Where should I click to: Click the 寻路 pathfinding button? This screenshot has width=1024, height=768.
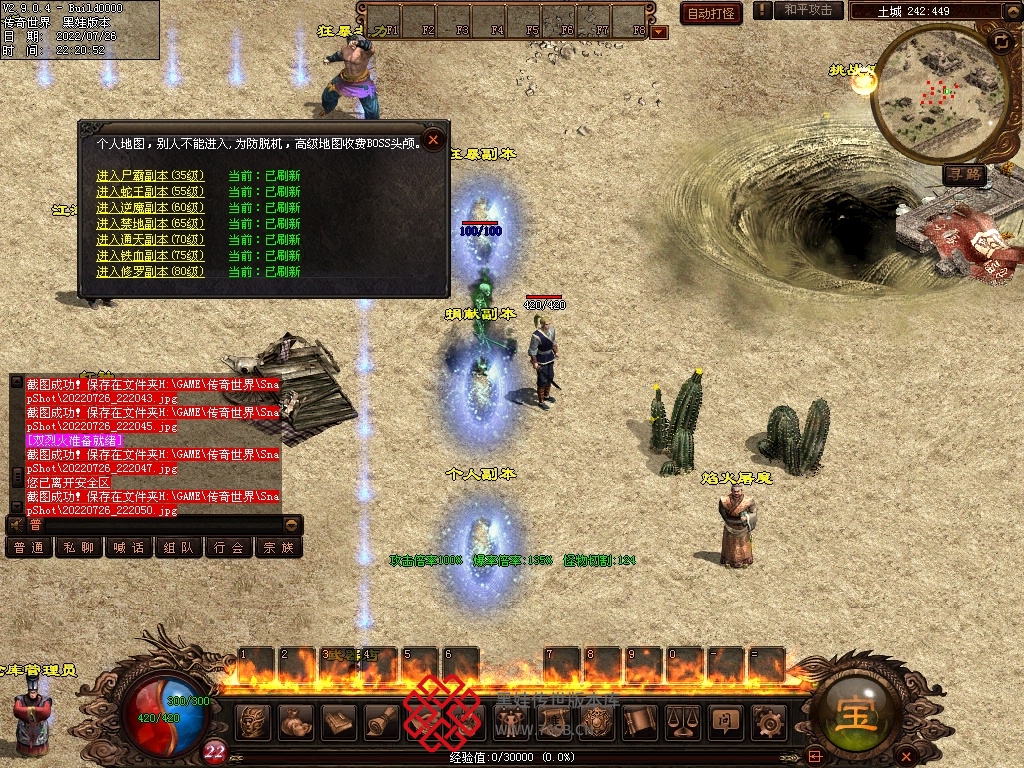[x=965, y=175]
